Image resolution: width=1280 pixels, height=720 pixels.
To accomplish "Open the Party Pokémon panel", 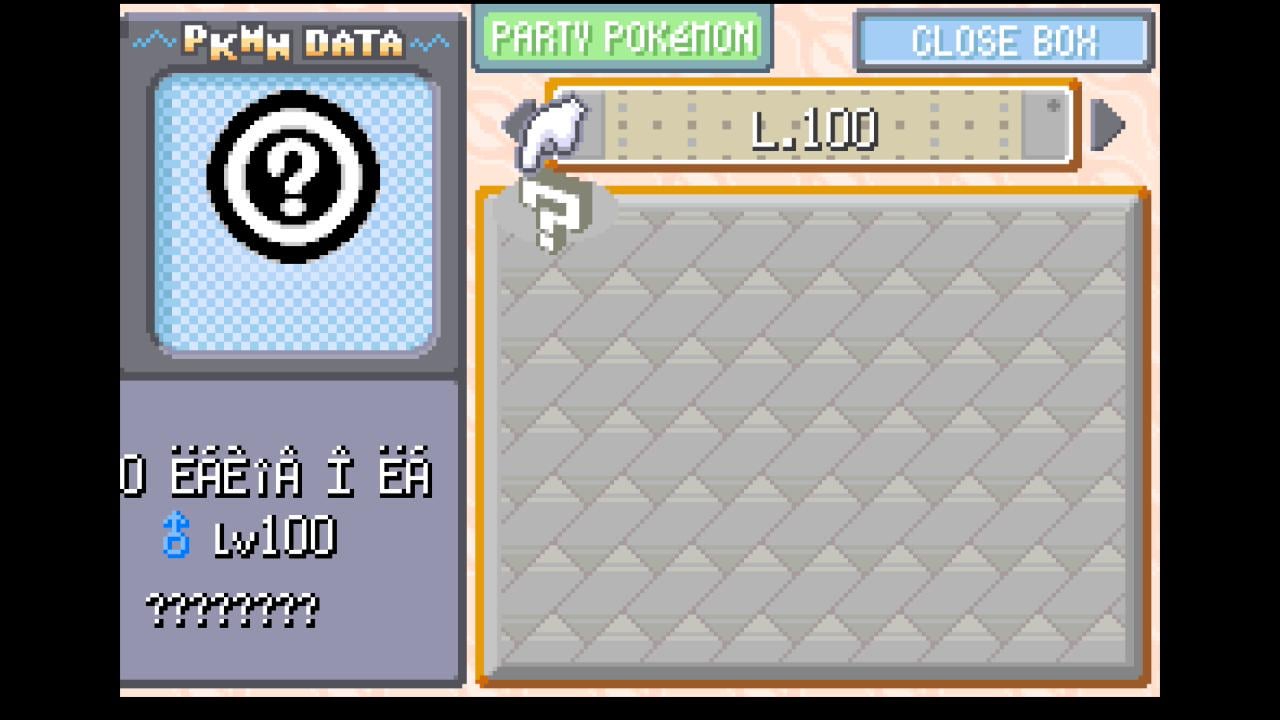I will [622, 38].
